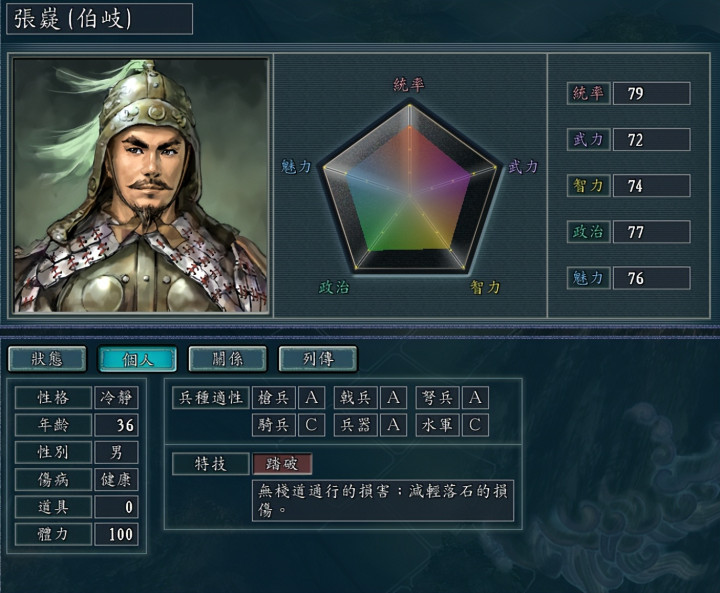Select the 個人 personal tab

137,359
